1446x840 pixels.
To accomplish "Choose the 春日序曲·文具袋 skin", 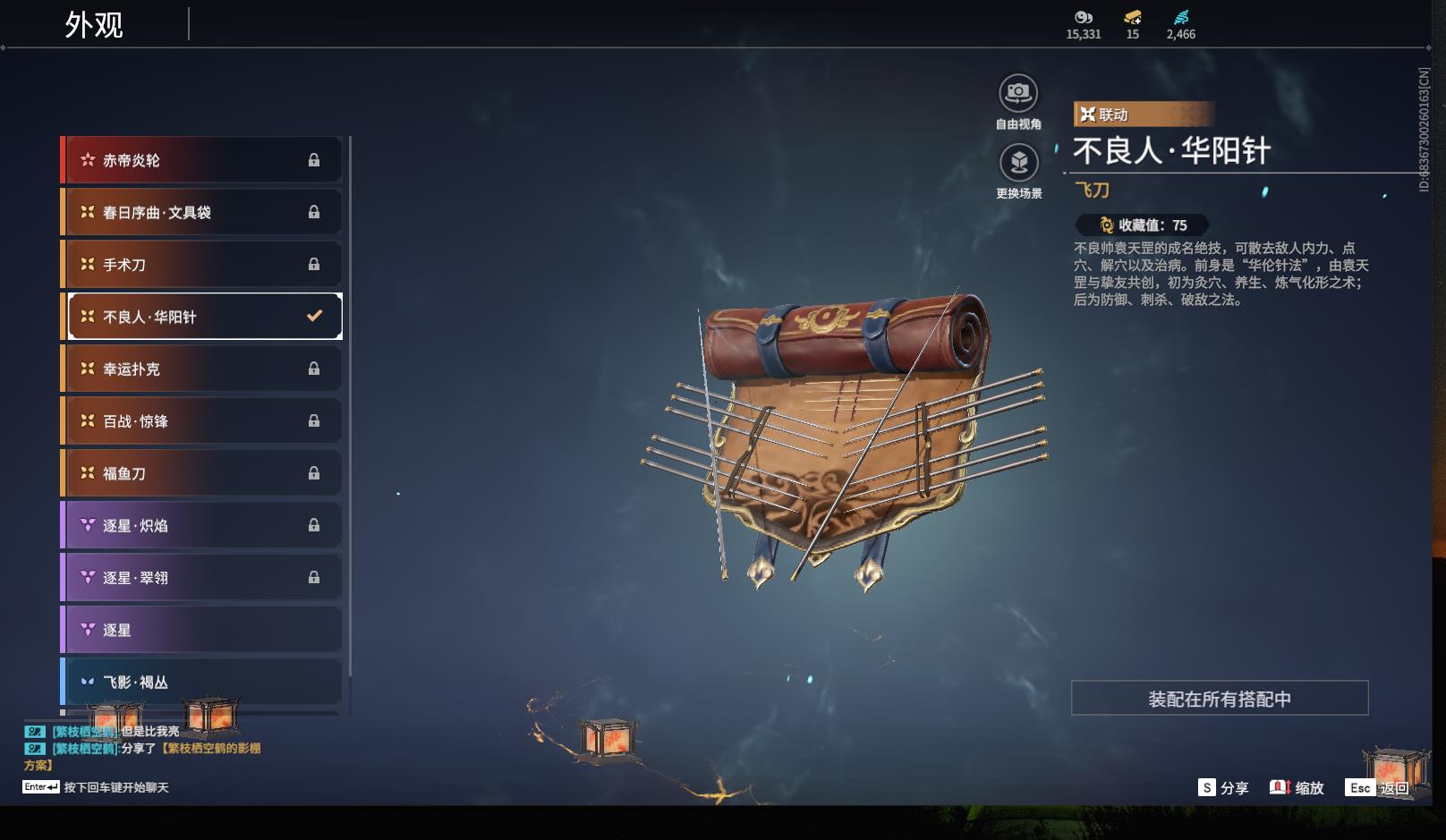I will tap(203, 212).
